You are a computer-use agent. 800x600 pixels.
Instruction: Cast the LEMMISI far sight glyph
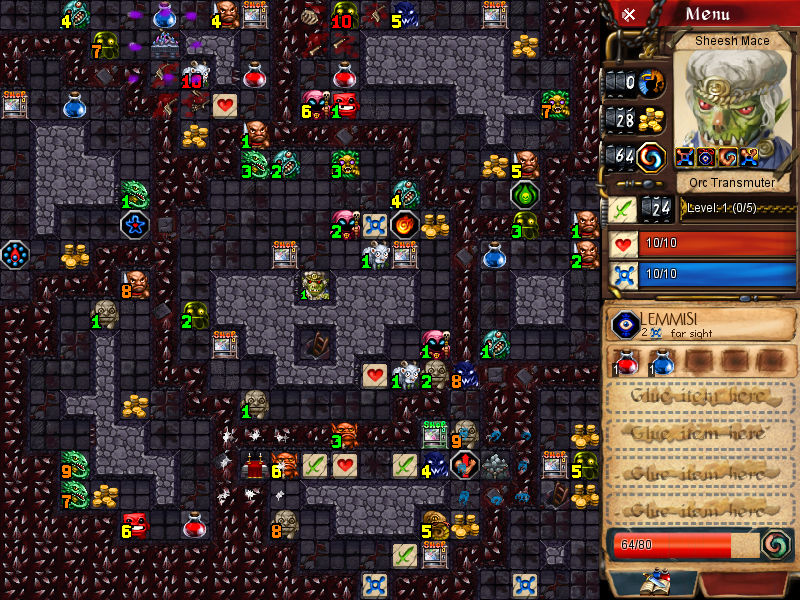(x=626, y=324)
